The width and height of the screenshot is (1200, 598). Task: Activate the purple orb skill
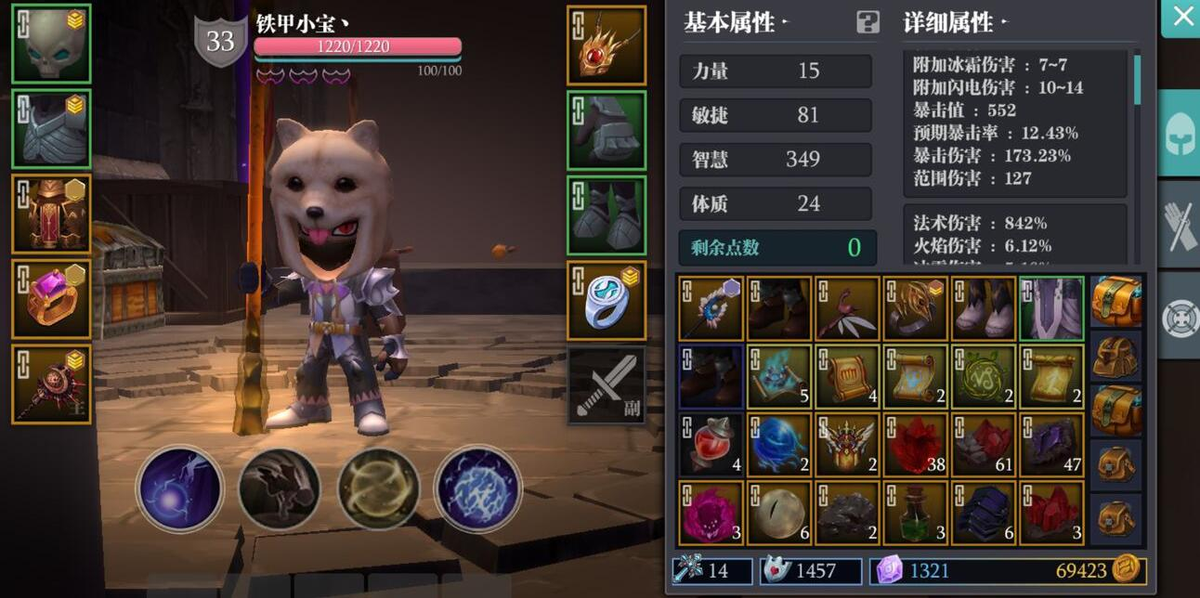click(x=180, y=488)
